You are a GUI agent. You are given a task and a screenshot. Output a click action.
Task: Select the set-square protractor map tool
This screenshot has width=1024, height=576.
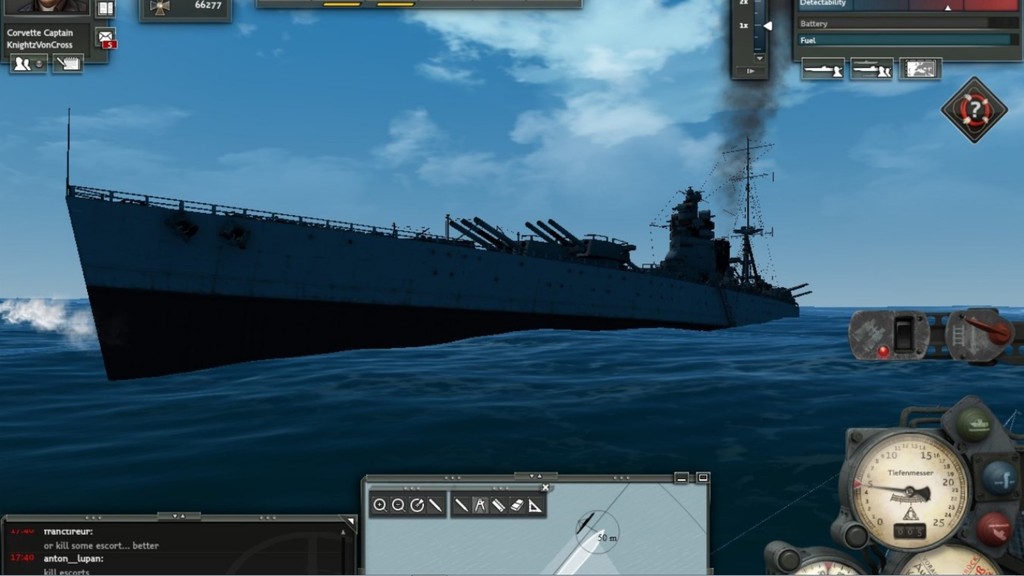coord(536,506)
